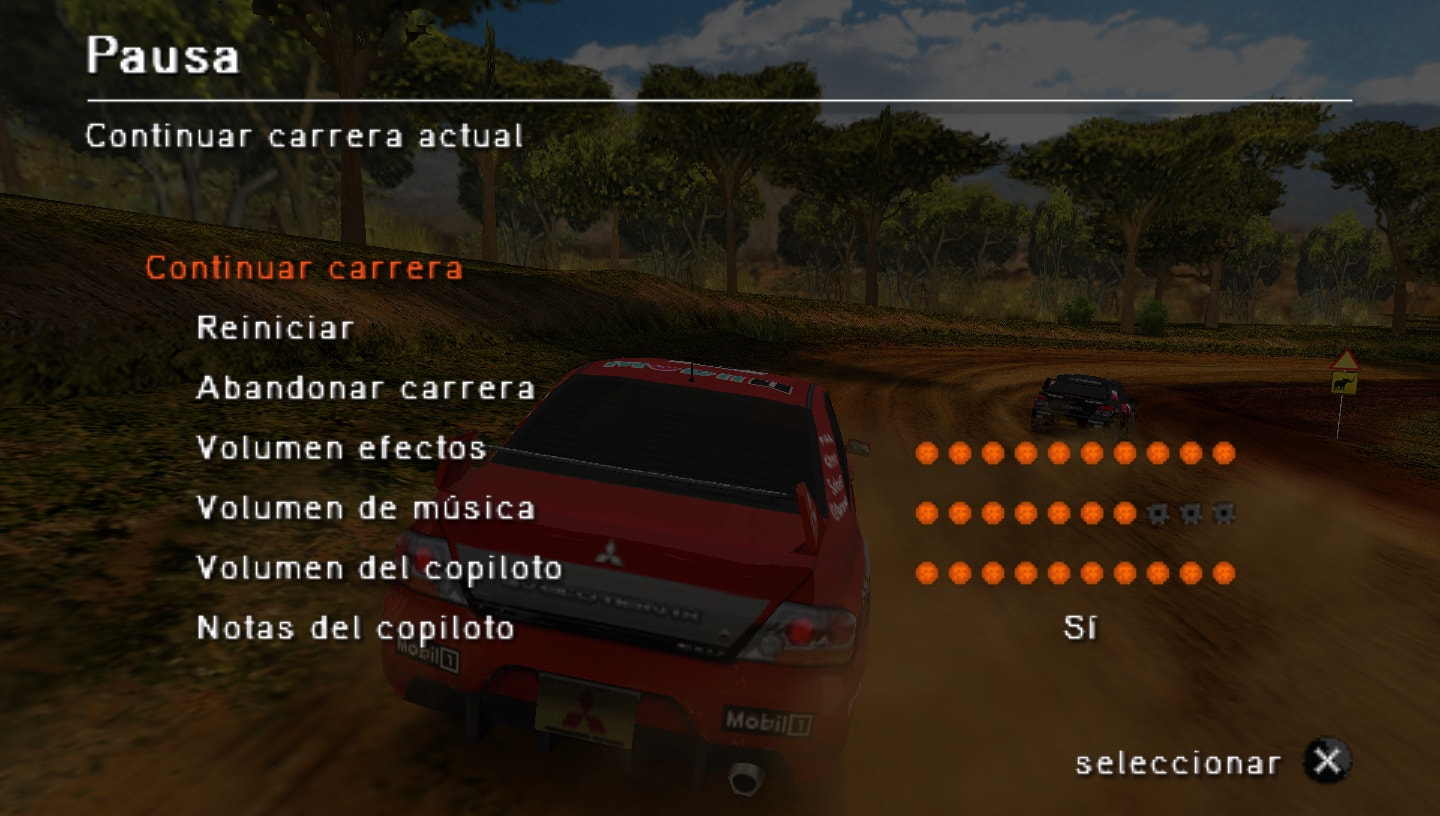Select Abandonar carrera from the pause menu
The image size is (1440, 816).
point(366,389)
